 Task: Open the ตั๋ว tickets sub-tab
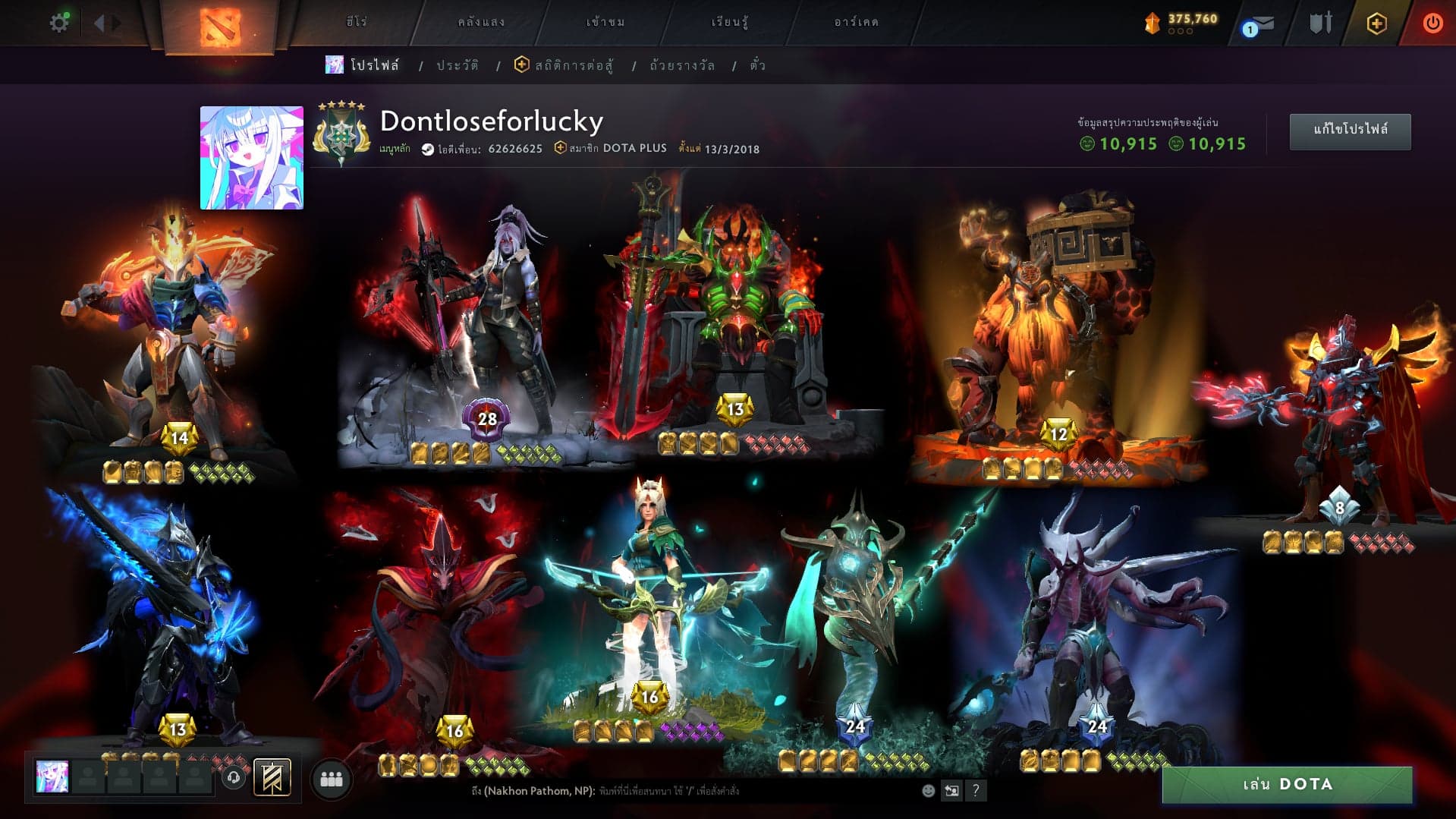coord(757,65)
